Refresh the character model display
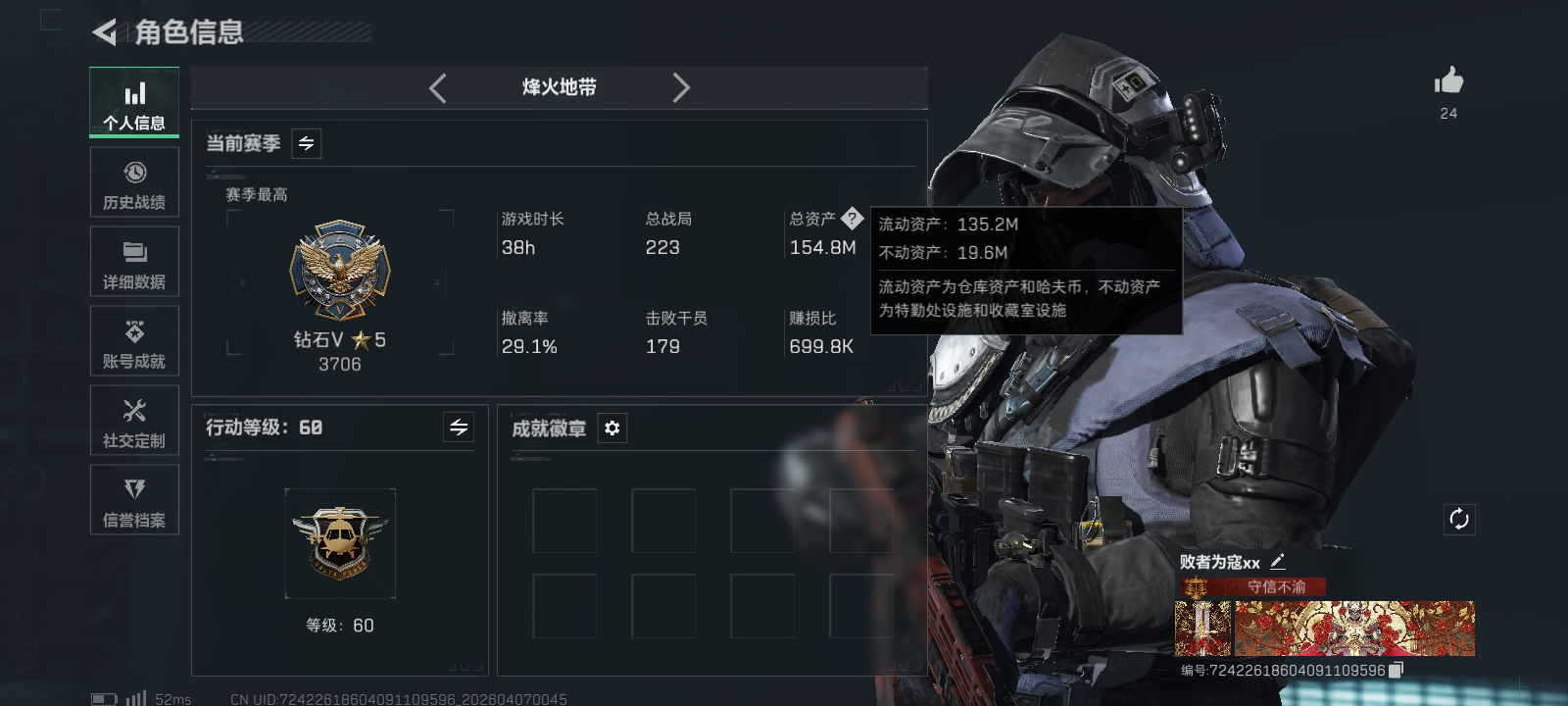1568x706 pixels. (1459, 518)
